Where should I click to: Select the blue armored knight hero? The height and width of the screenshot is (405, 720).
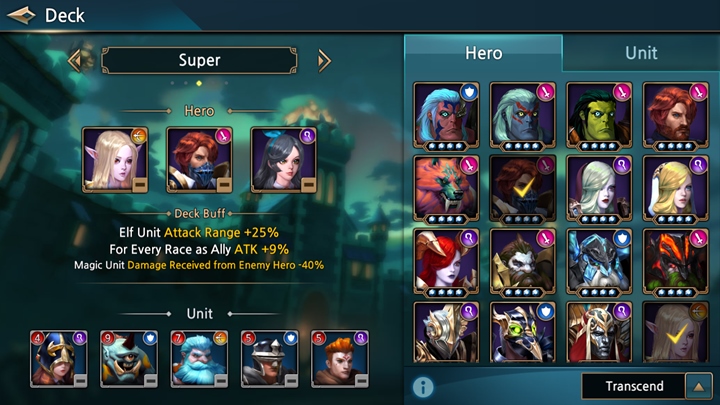coord(599,262)
